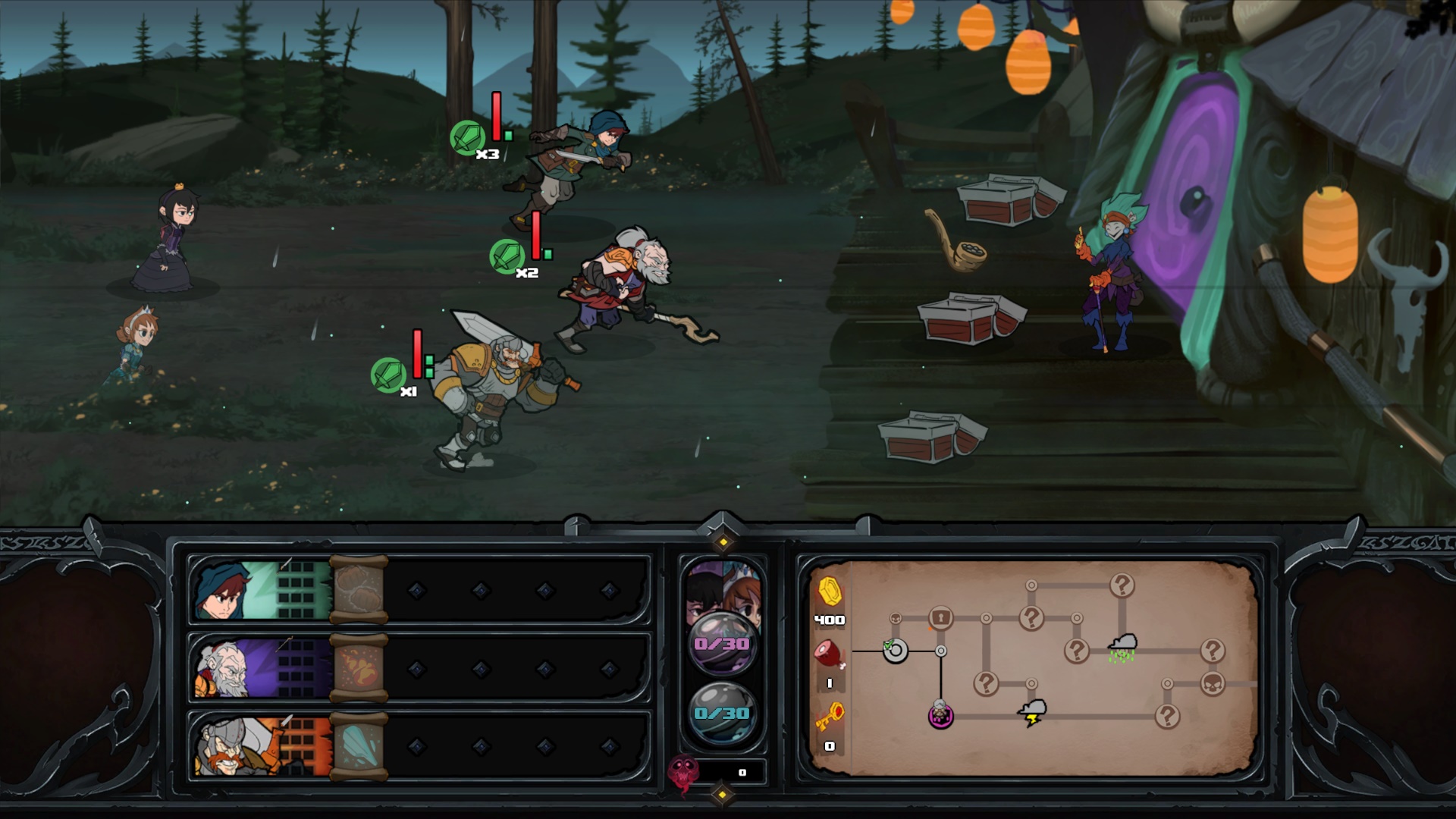Click the teal 0/30 orb
The height and width of the screenshot is (819, 1456).
click(x=722, y=713)
